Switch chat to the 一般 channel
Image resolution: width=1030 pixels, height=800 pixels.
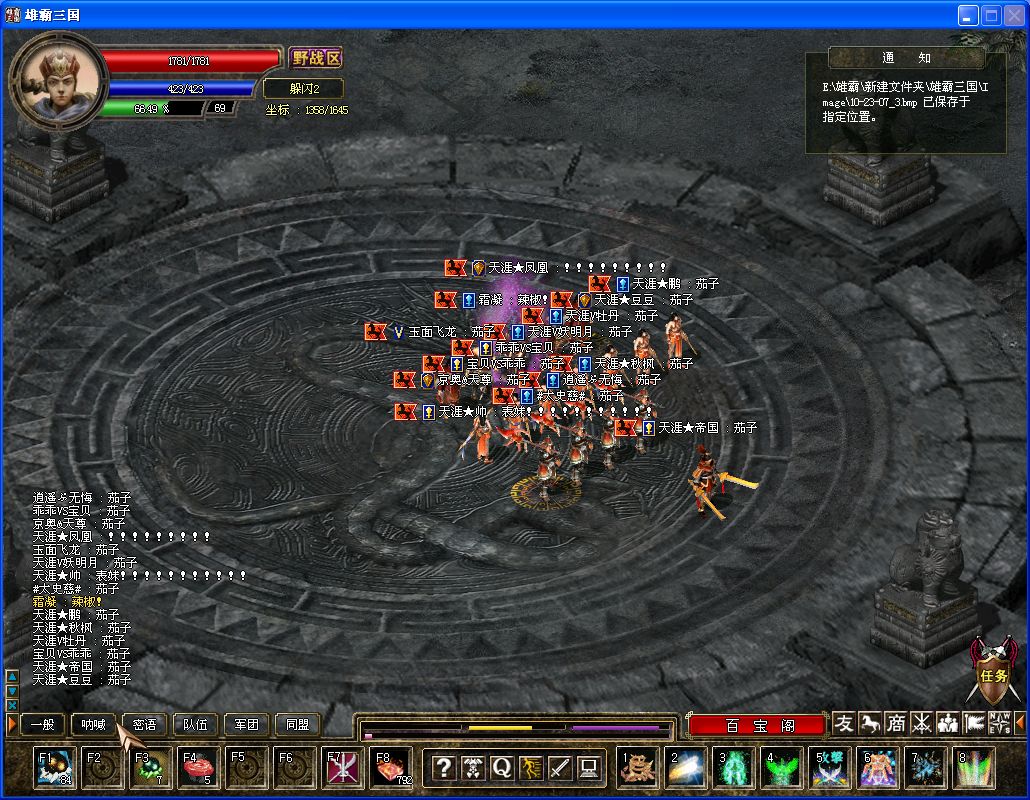(43, 725)
